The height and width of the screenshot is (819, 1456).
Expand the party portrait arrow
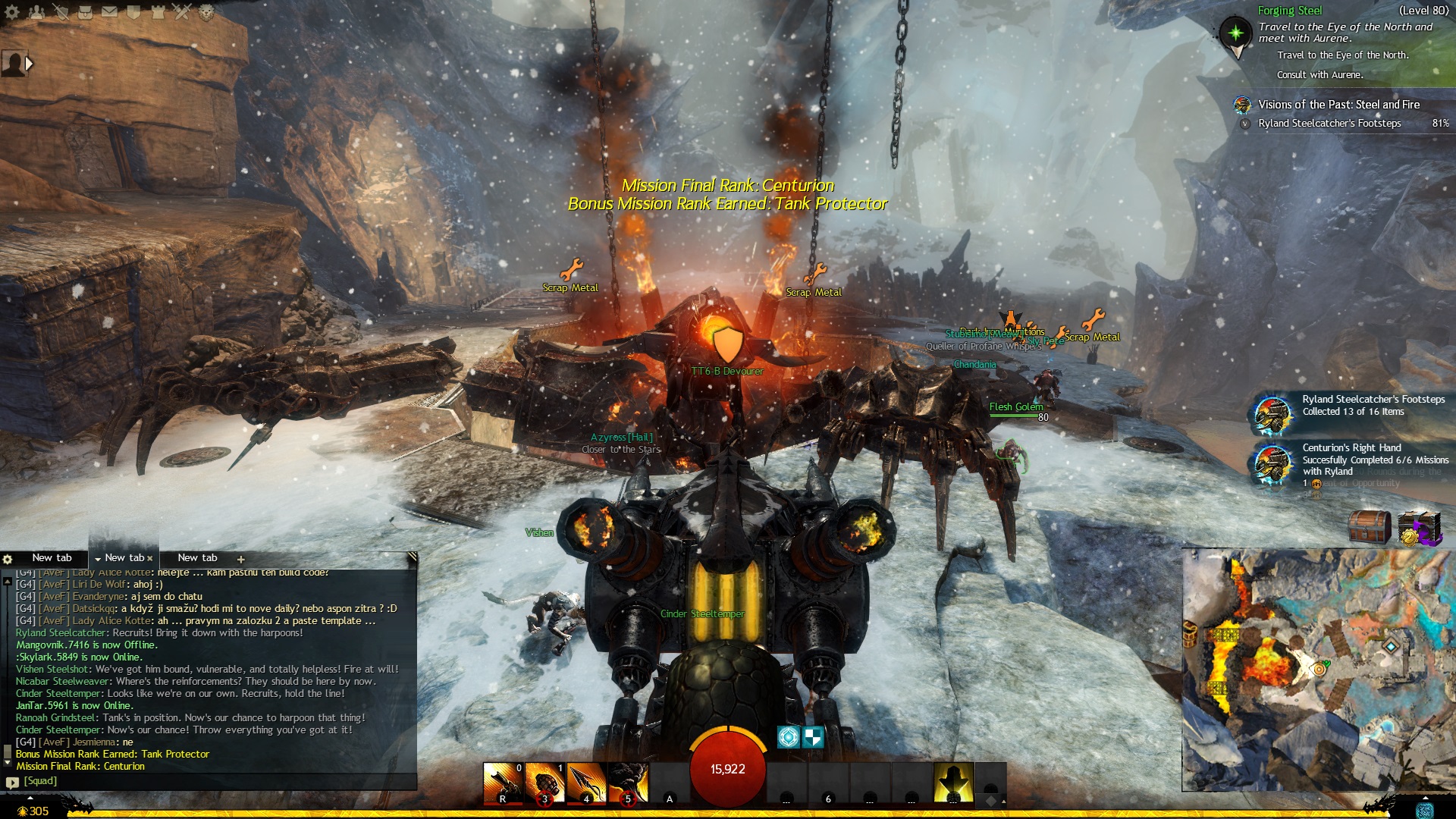click(29, 64)
